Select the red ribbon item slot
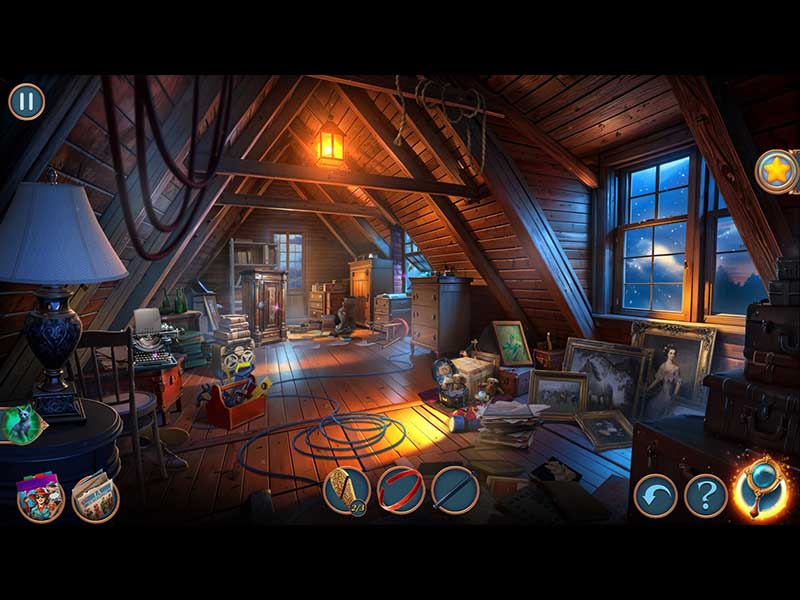Image resolution: width=800 pixels, height=600 pixels. pos(401,490)
